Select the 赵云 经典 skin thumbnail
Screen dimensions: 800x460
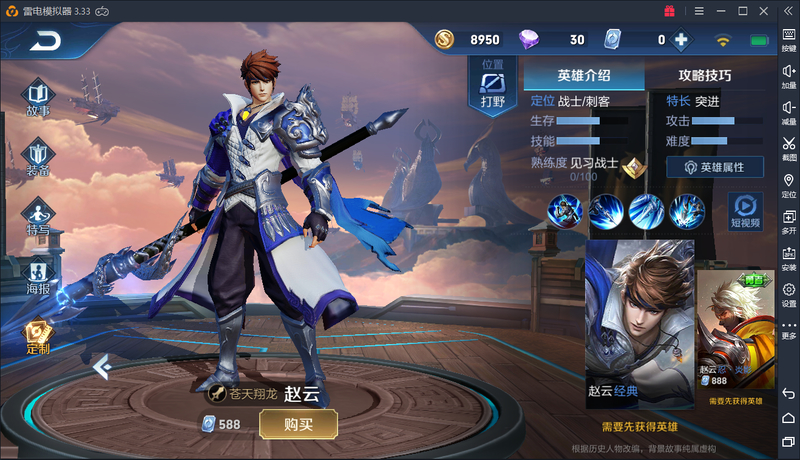coord(640,323)
